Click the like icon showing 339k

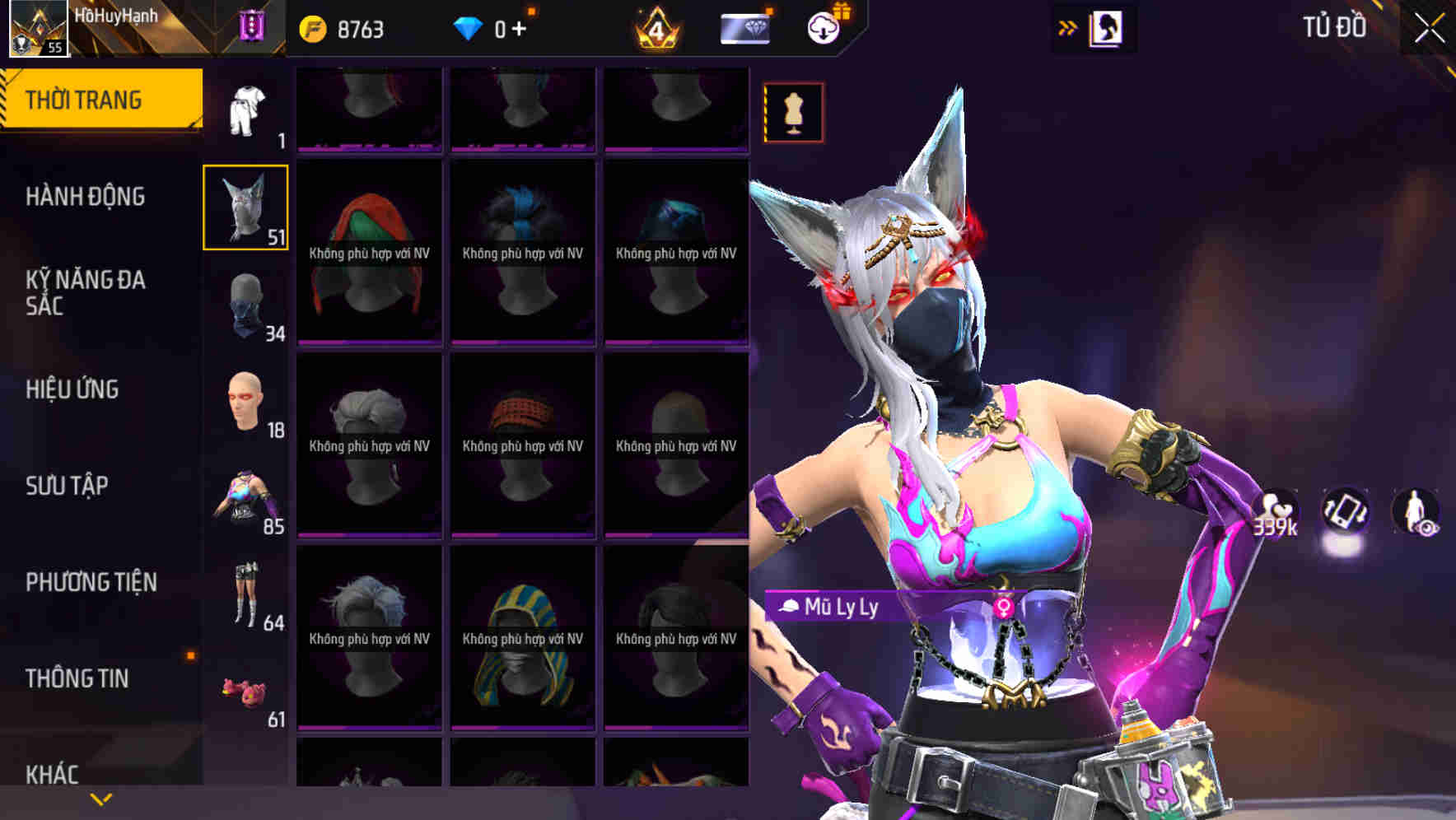coord(1276,510)
